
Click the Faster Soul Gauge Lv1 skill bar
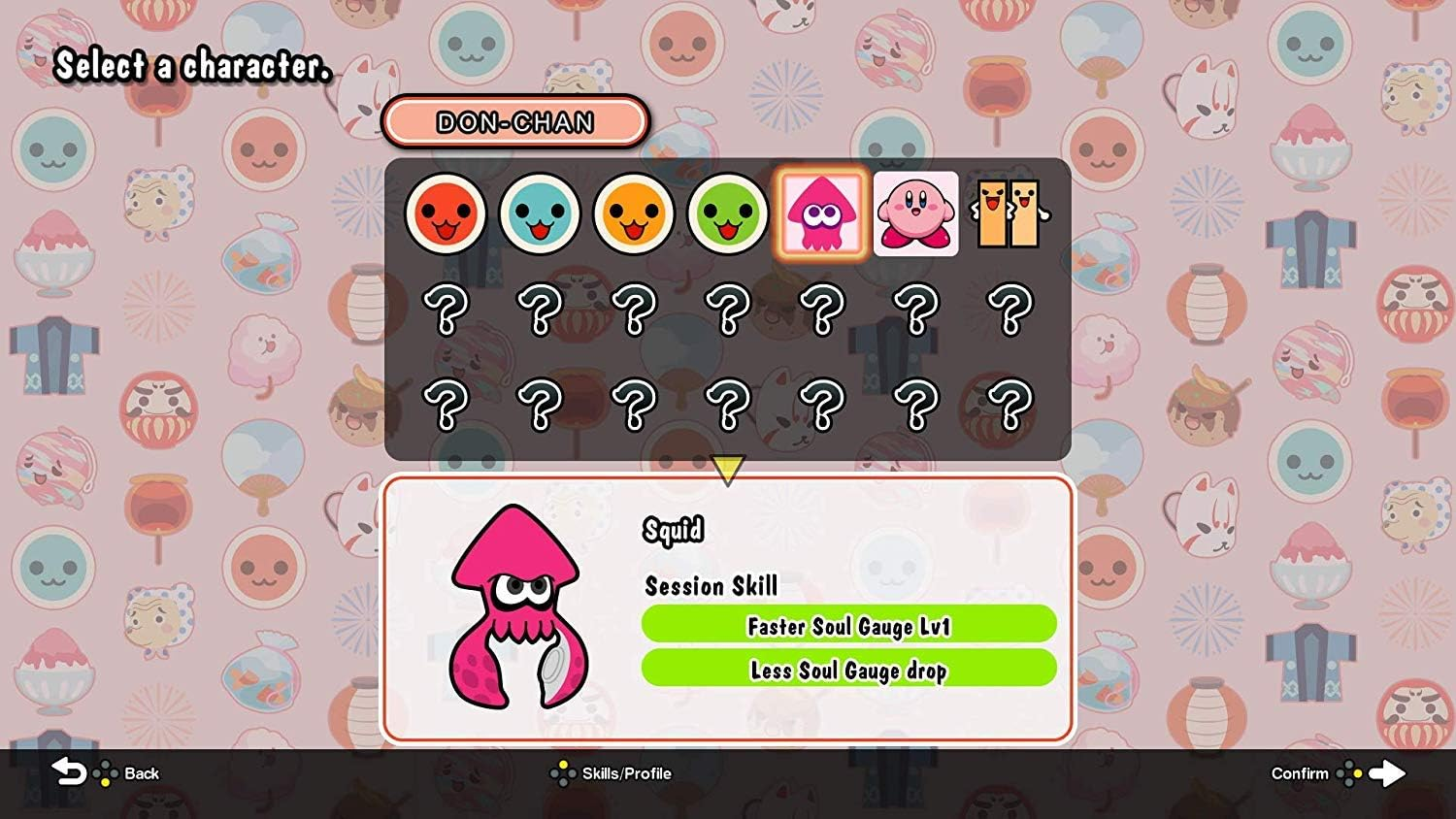848,626
